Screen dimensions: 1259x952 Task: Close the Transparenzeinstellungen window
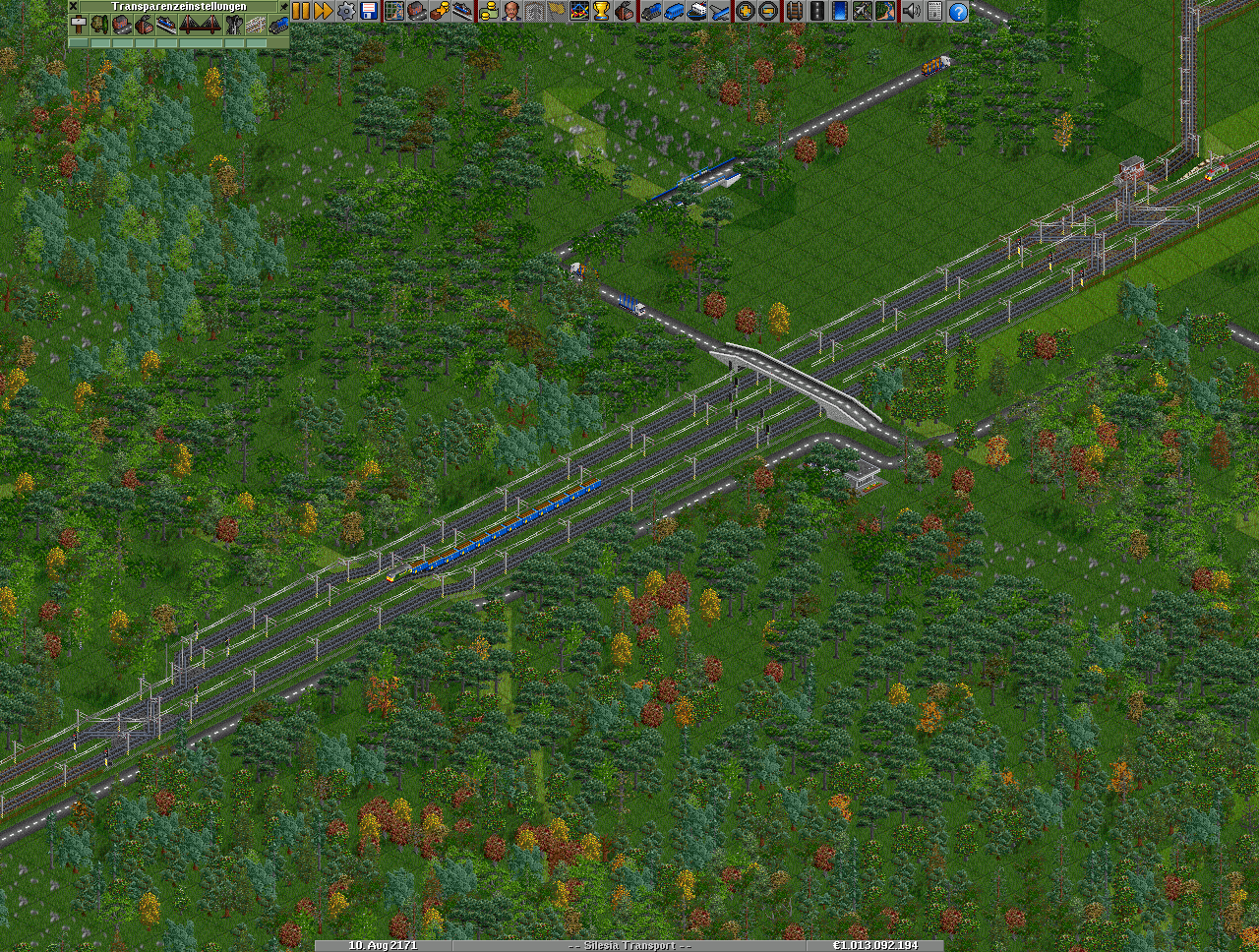(x=73, y=6)
